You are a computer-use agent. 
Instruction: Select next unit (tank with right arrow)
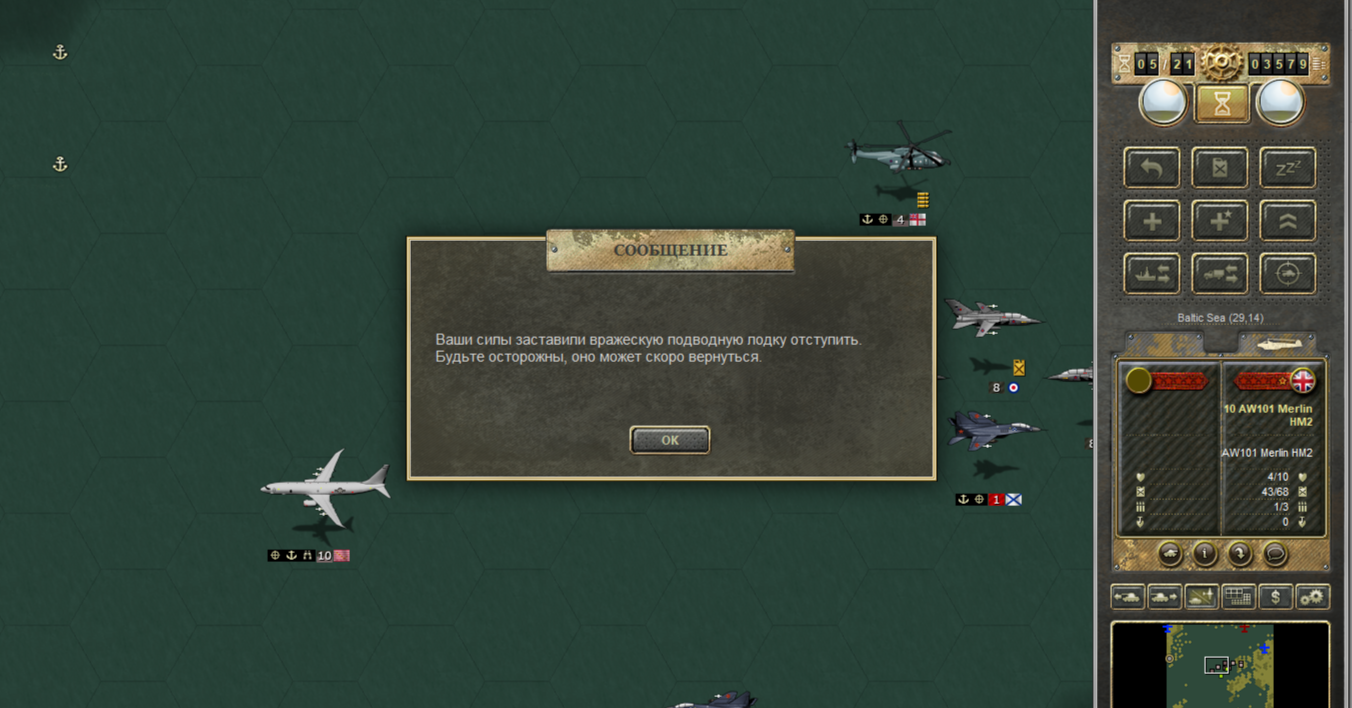(1164, 597)
